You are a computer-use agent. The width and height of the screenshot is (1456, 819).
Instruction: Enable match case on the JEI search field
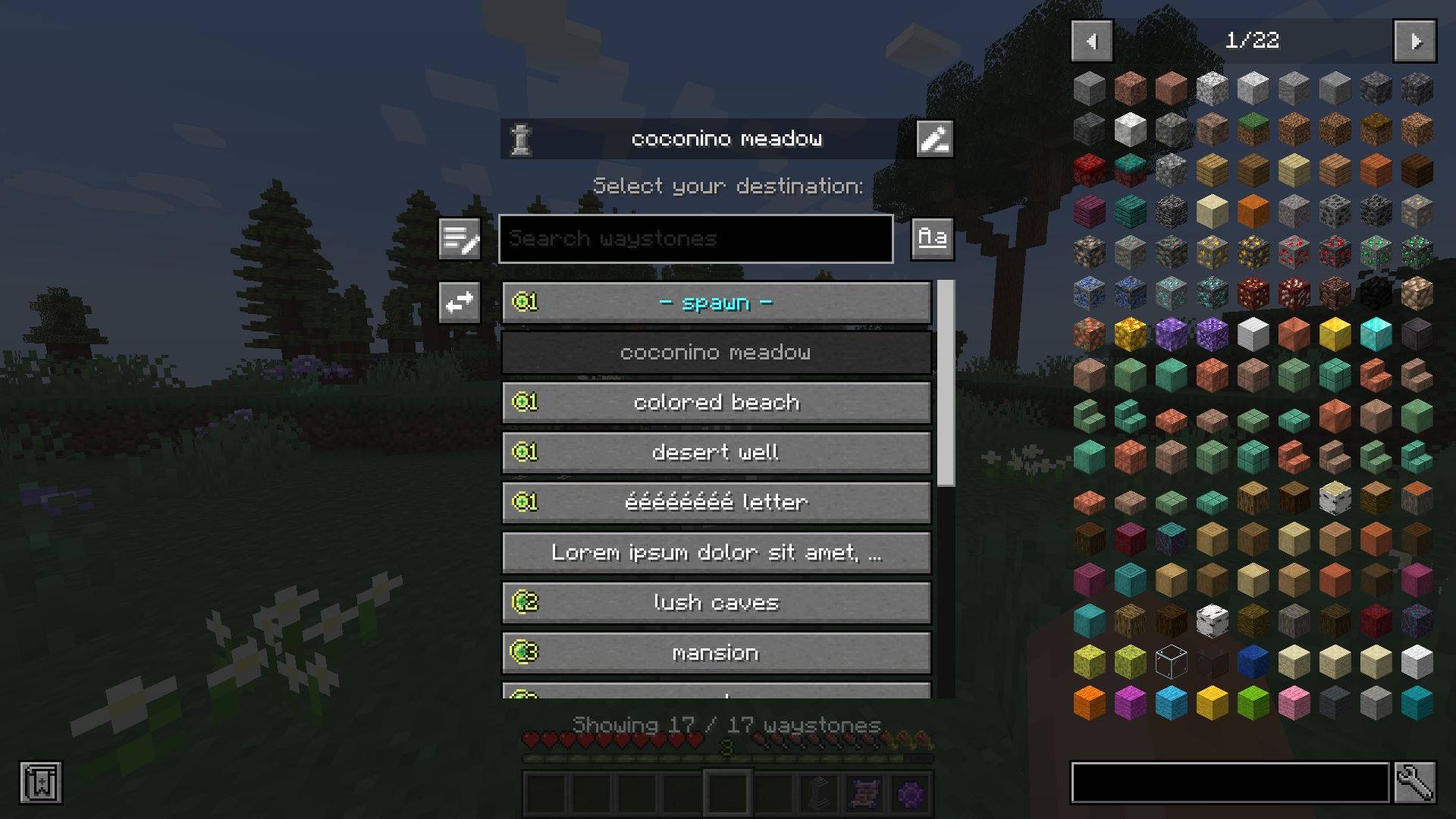click(x=932, y=238)
